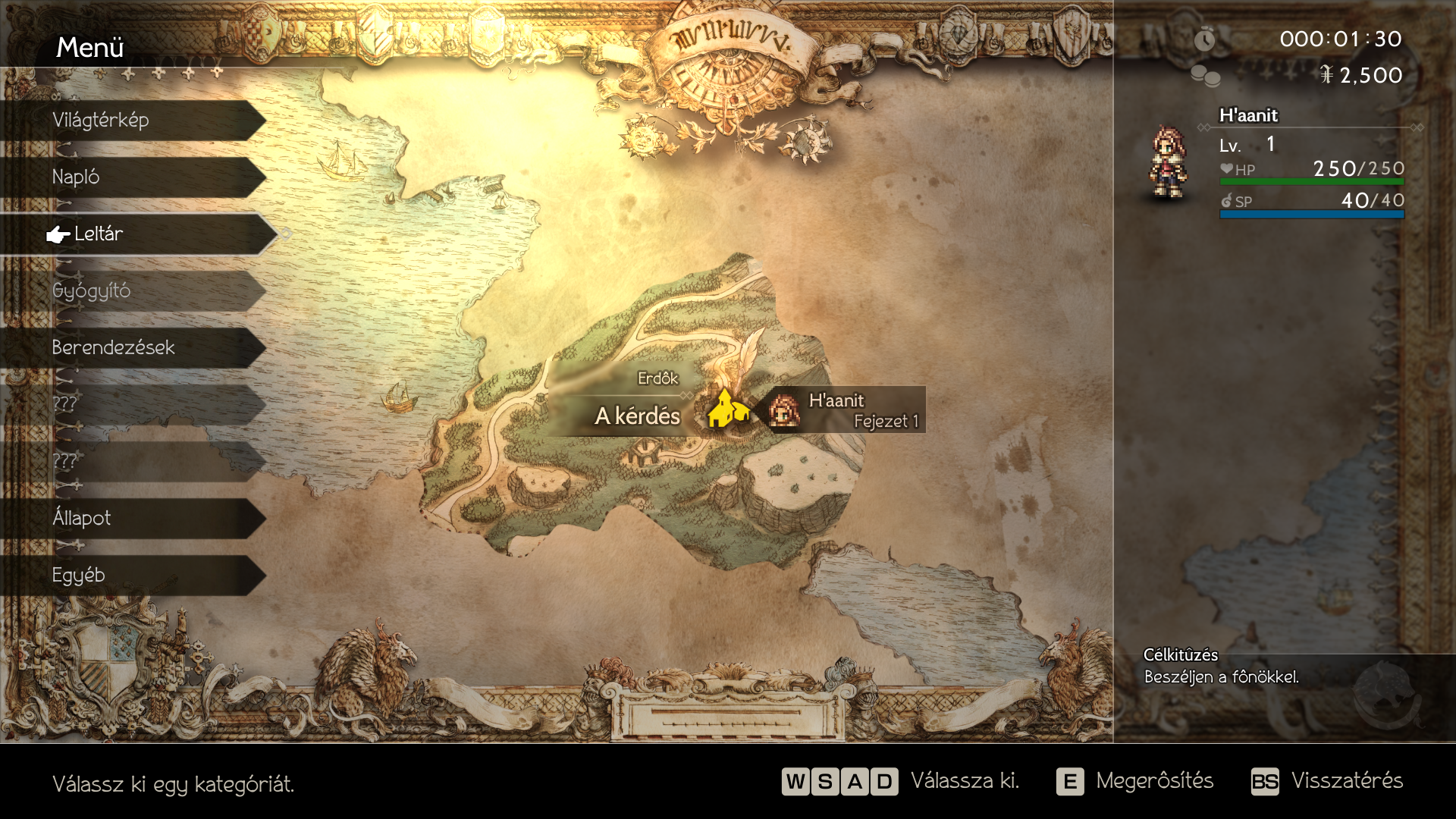Viewport: 1456px width, 819px height.
Task: Choose the greyed-out Gyógyító menu entry
Action: click(133, 291)
